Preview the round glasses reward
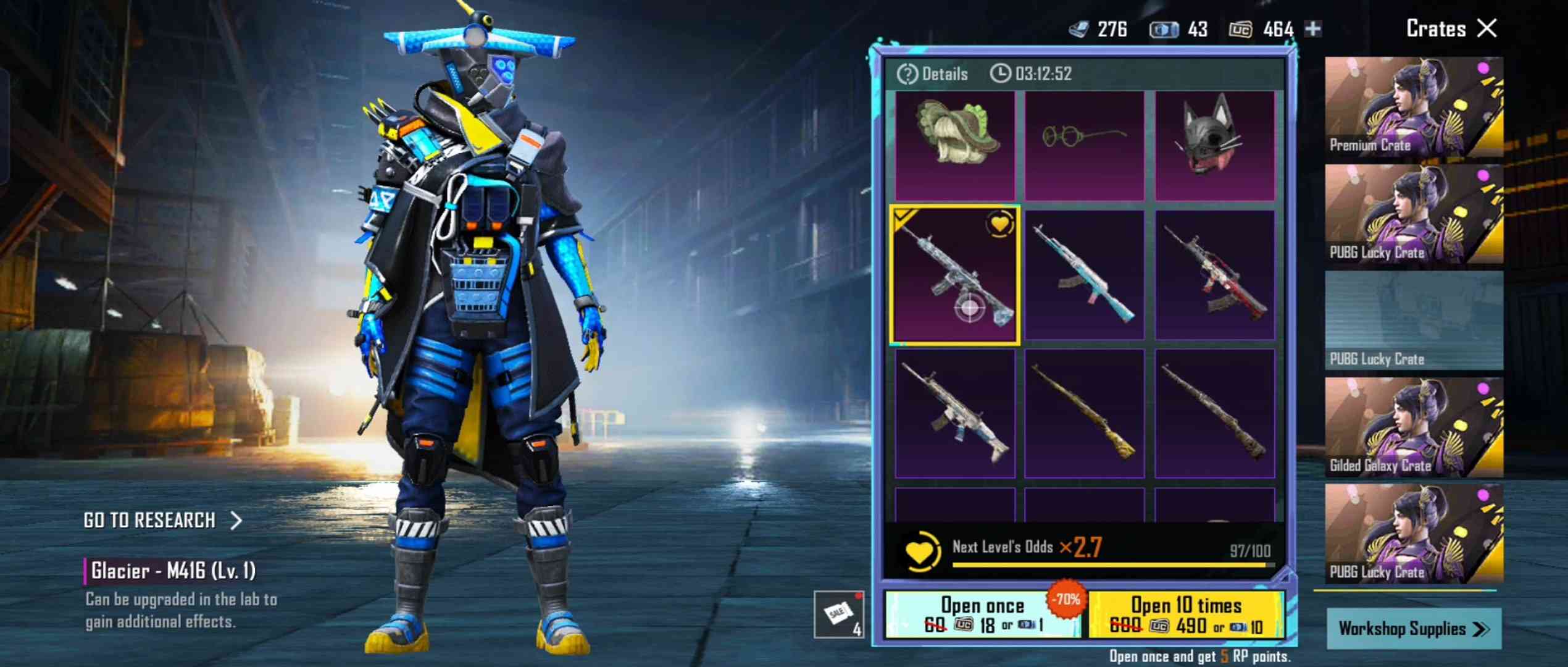Image resolution: width=1568 pixels, height=667 pixels. [x=1084, y=145]
